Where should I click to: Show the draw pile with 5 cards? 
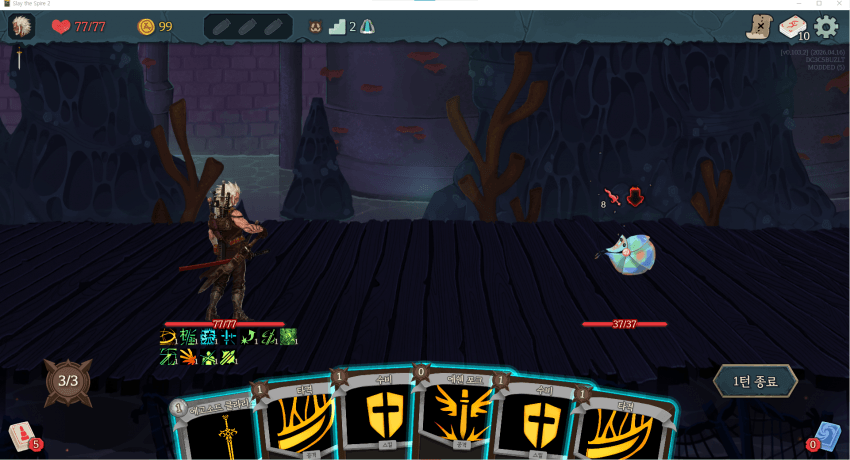coord(23,436)
